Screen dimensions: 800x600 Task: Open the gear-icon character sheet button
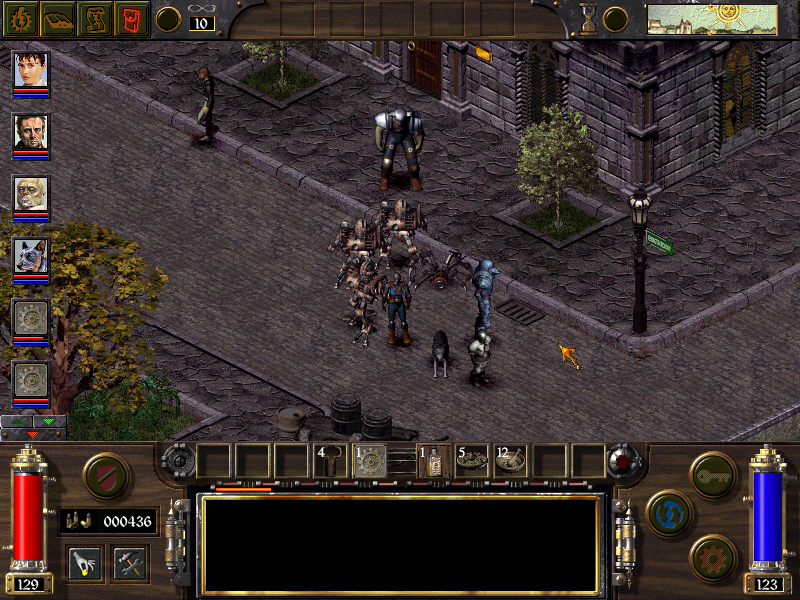click(20, 18)
